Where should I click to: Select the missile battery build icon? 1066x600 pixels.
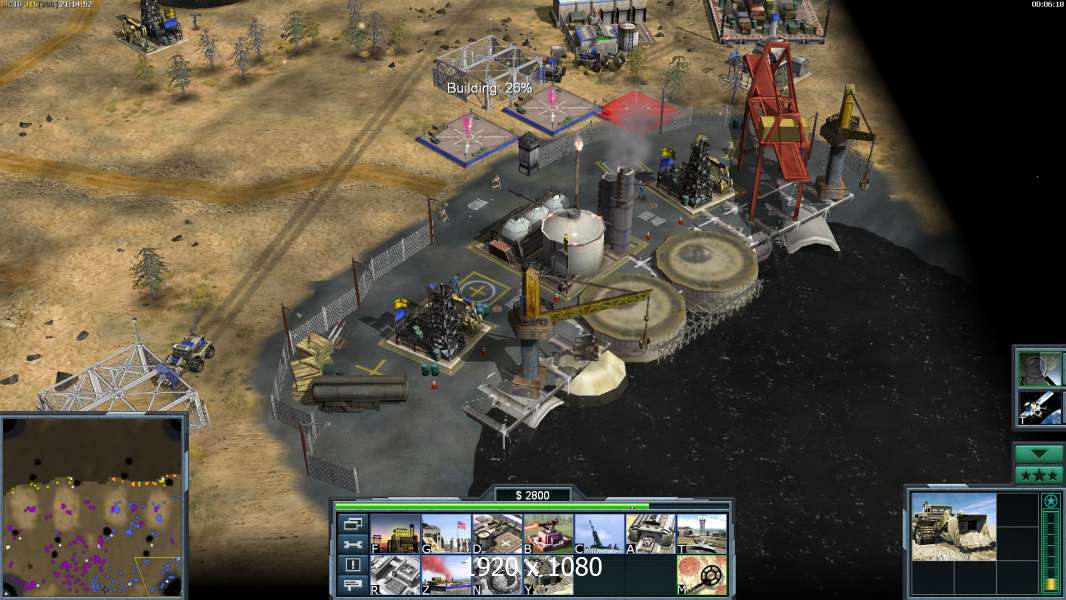click(x=599, y=534)
